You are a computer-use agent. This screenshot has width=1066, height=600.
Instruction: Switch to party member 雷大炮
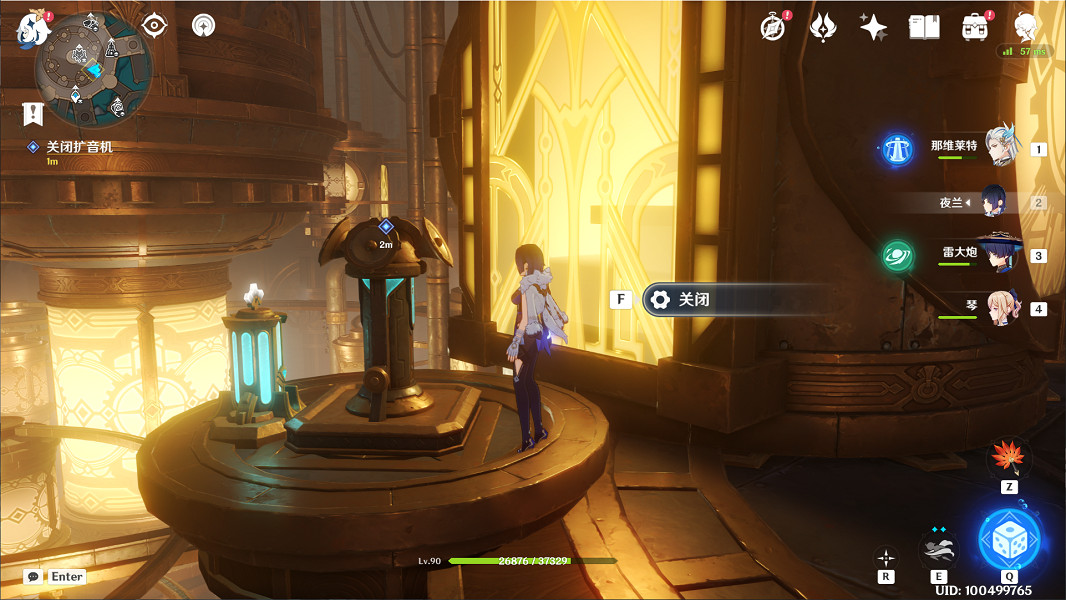(x=1000, y=254)
